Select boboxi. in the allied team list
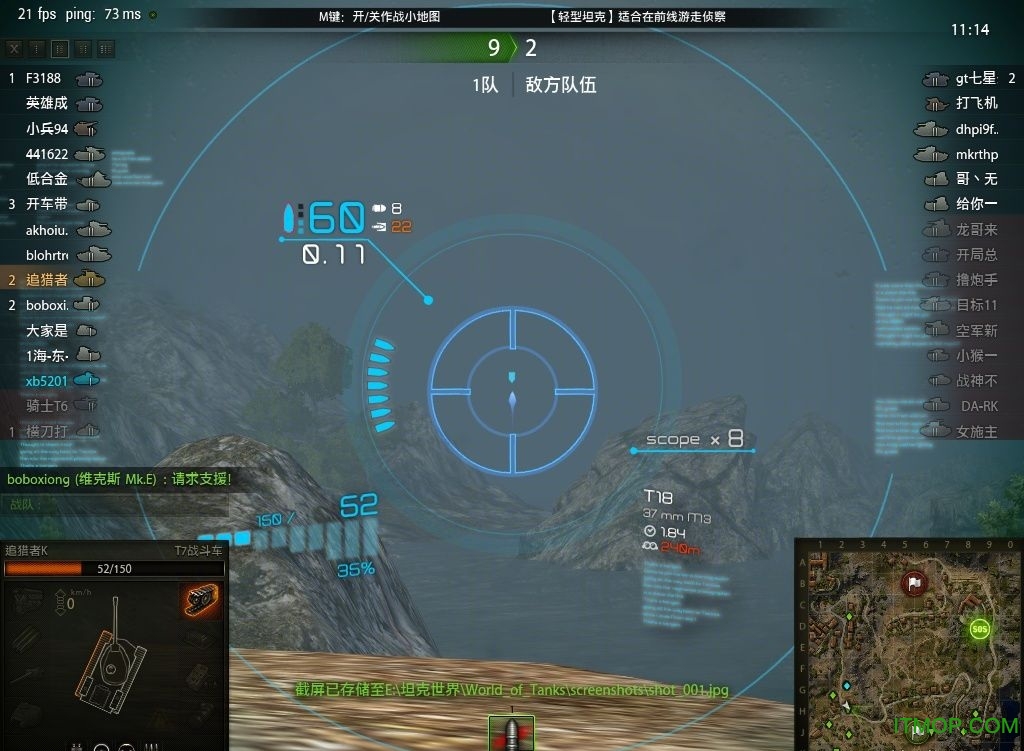Image resolution: width=1024 pixels, height=751 pixels. click(x=47, y=305)
